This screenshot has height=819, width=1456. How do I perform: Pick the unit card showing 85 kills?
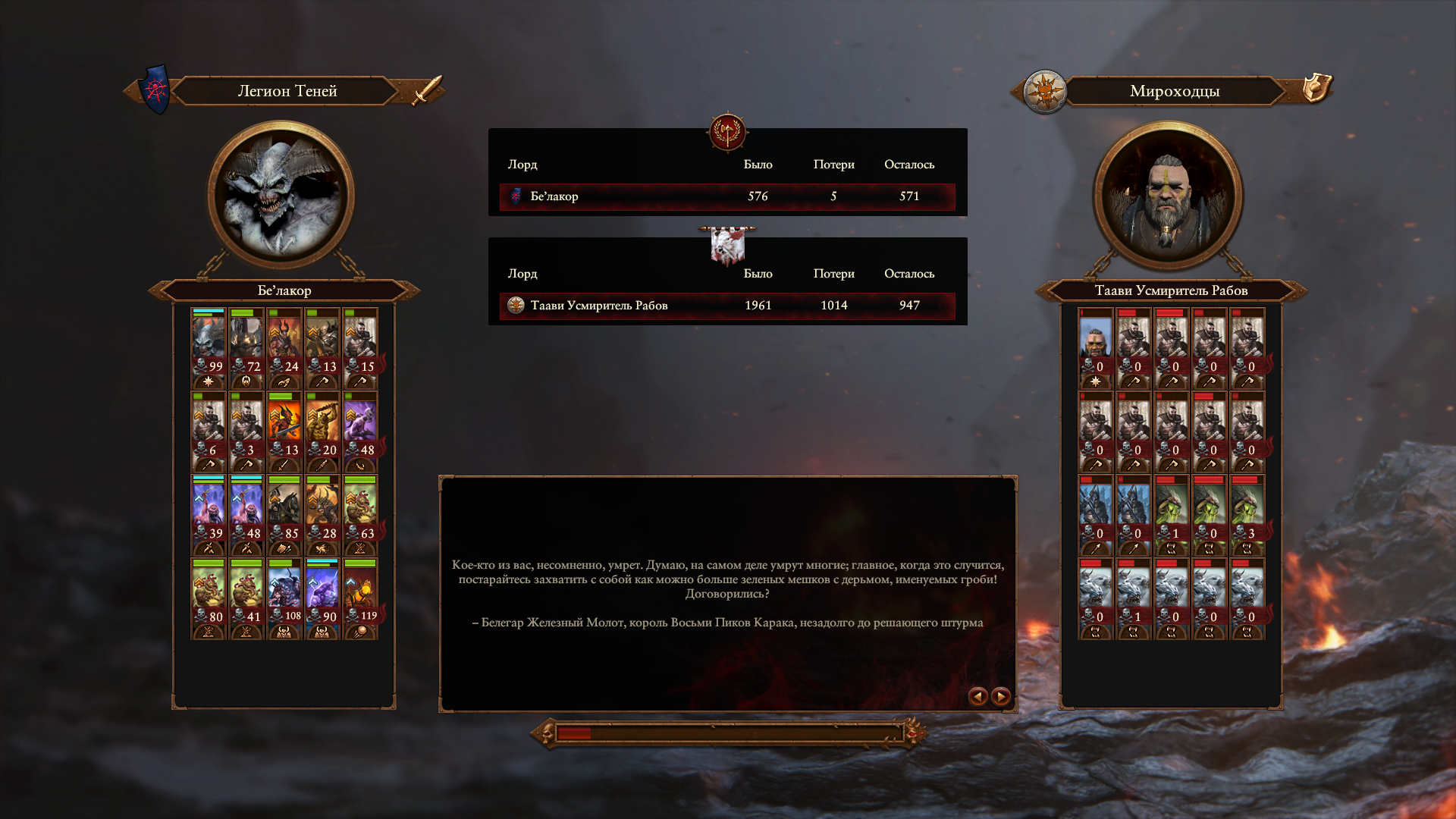click(x=284, y=514)
